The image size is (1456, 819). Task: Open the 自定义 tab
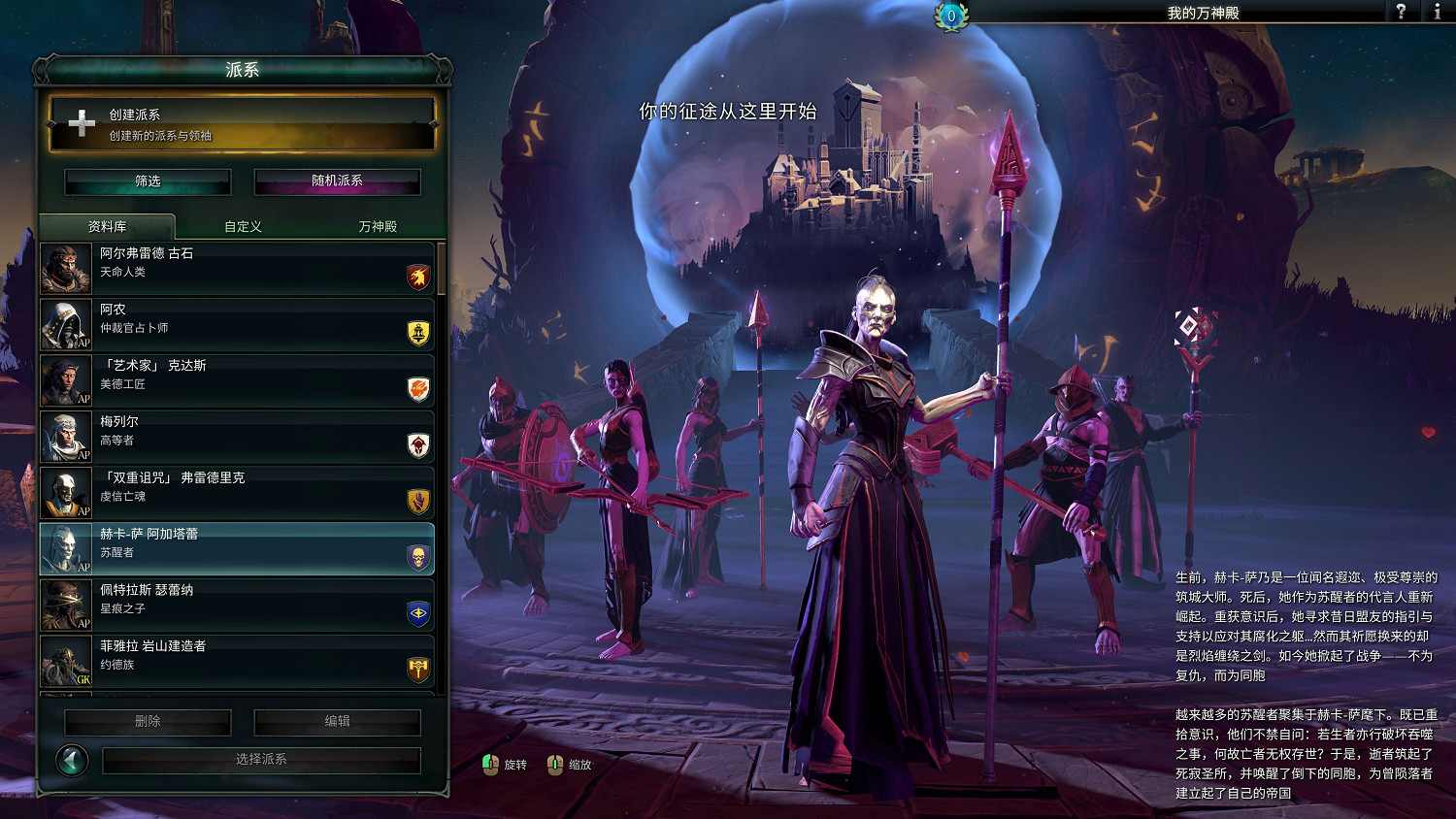point(243,226)
